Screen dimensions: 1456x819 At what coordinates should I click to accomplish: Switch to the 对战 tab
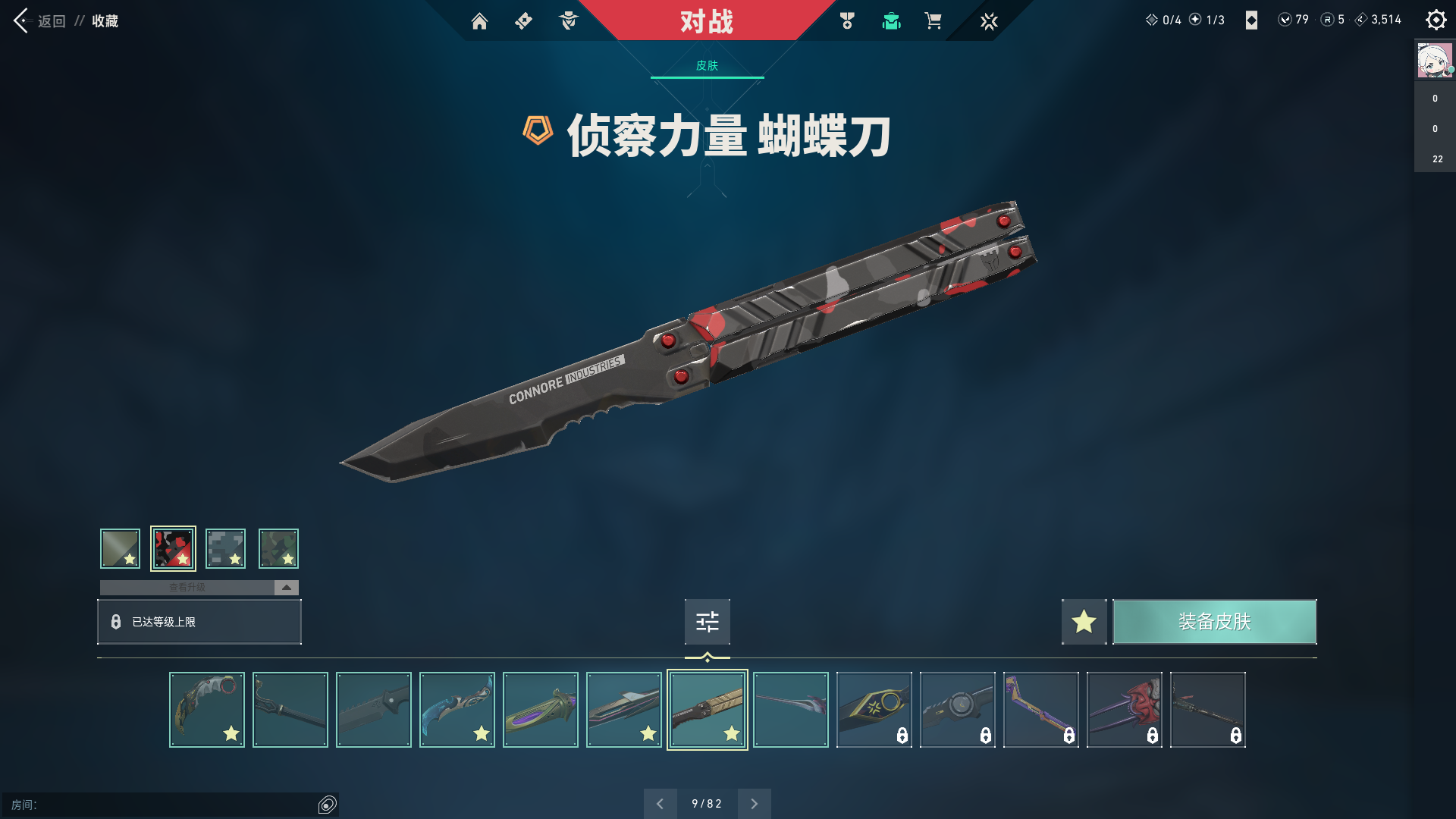click(706, 21)
